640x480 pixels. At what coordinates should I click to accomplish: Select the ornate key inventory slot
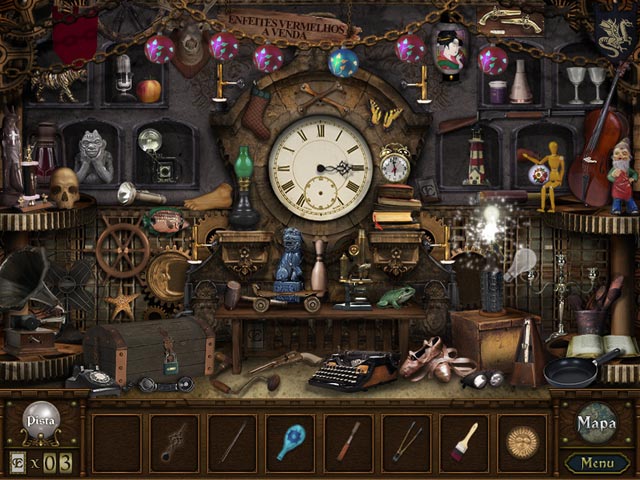(x=175, y=442)
